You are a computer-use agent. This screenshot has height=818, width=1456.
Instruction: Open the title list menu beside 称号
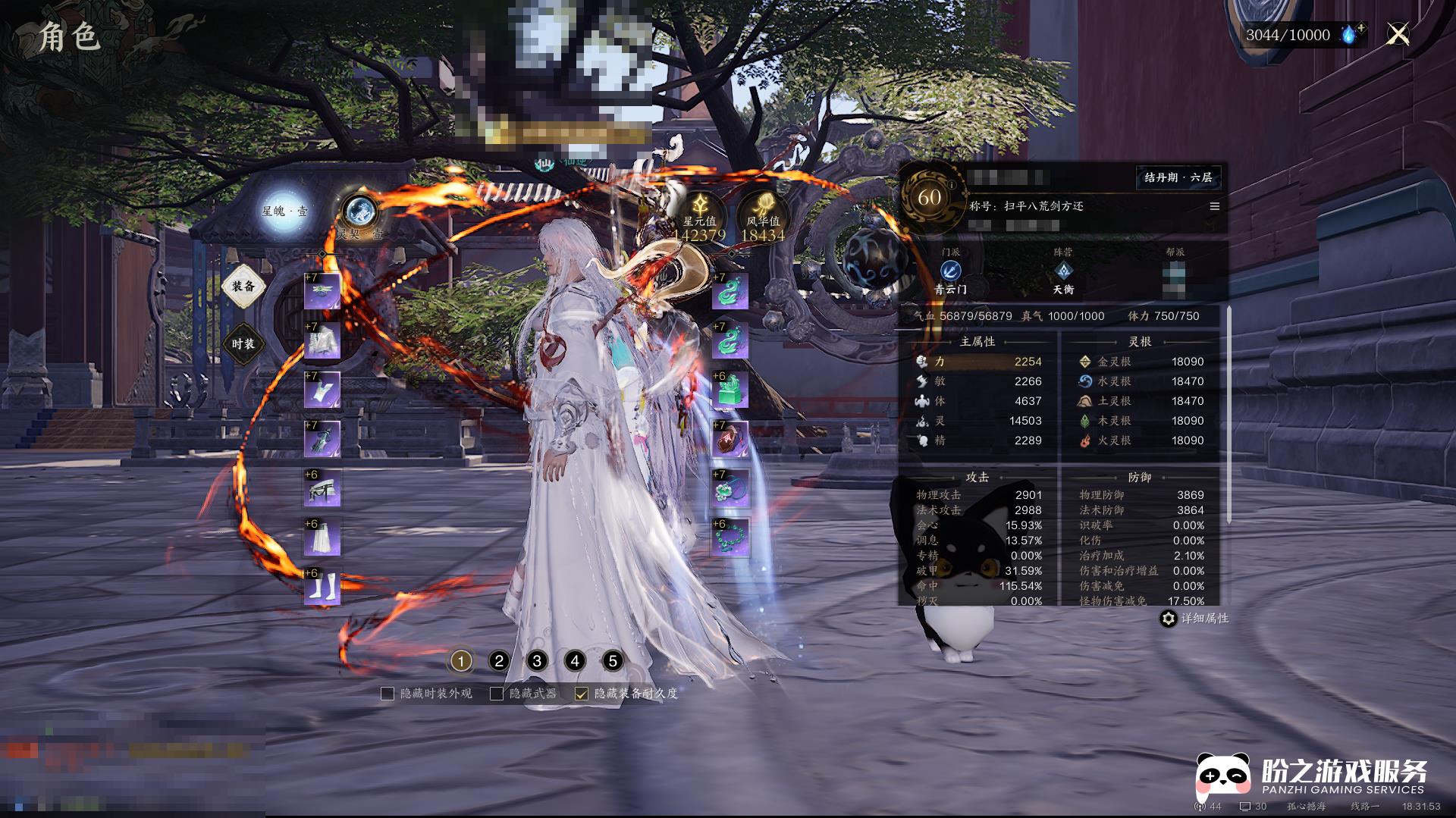(1214, 206)
